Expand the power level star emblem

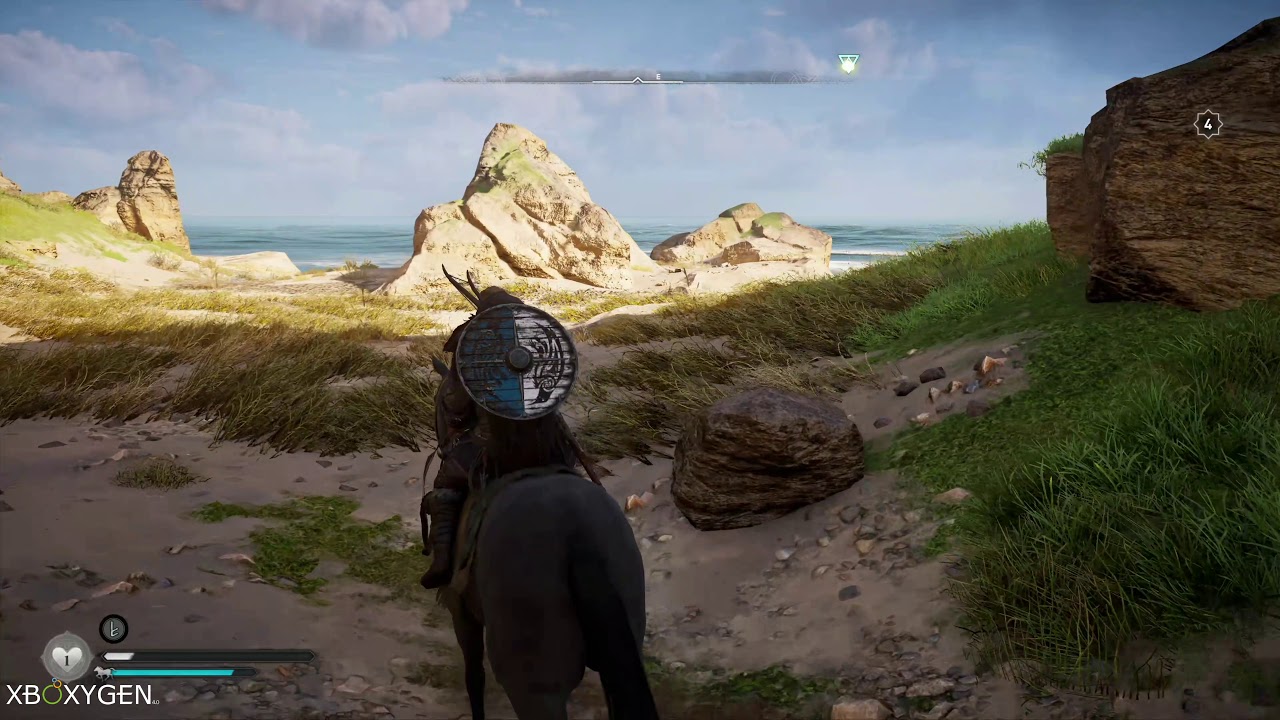pos(1208,124)
